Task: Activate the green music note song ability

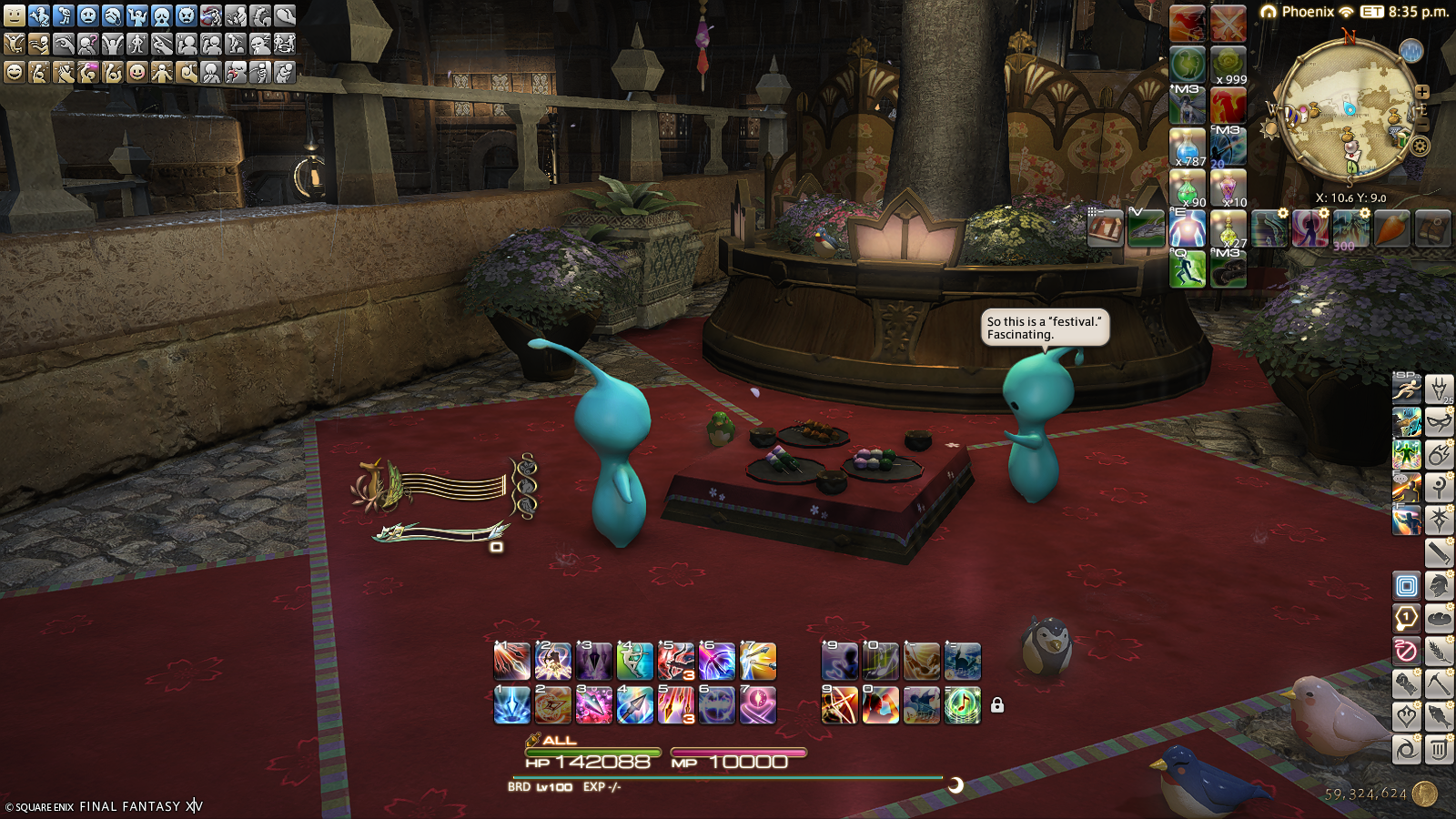Action: coord(962,705)
